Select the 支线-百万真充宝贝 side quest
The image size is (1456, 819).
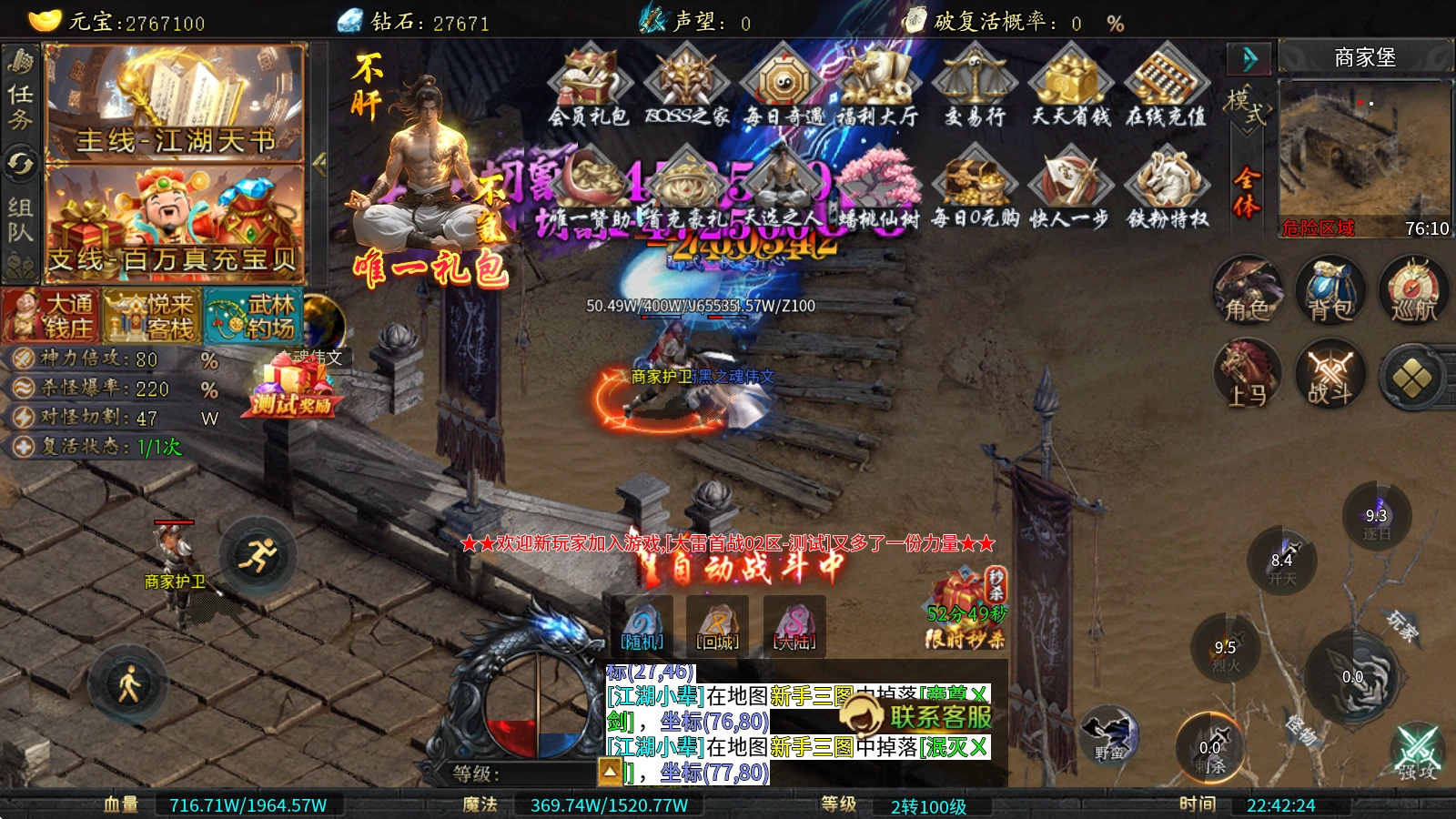pos(175,224)
